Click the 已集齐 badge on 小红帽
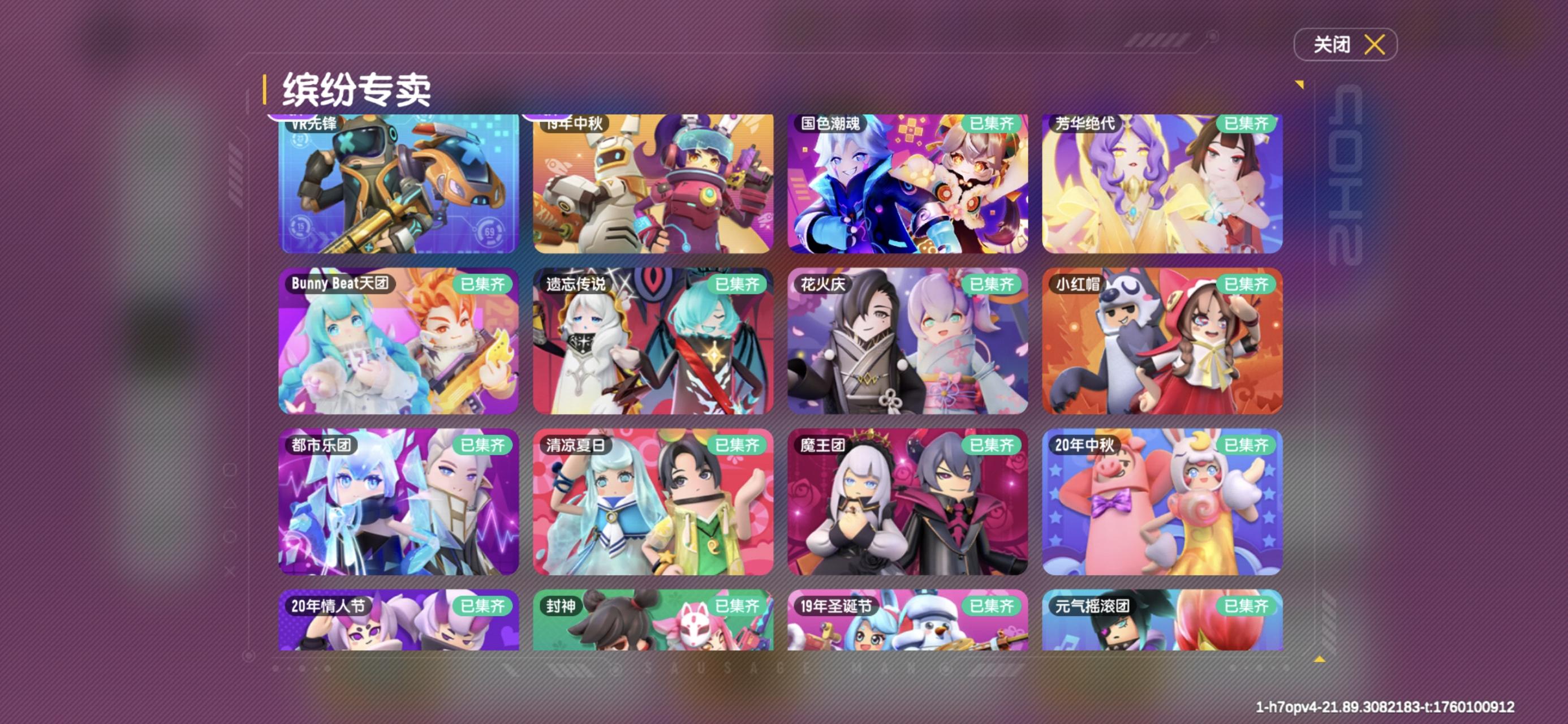The height and width of the screenshot is (724, 1568). (1248, 284)
